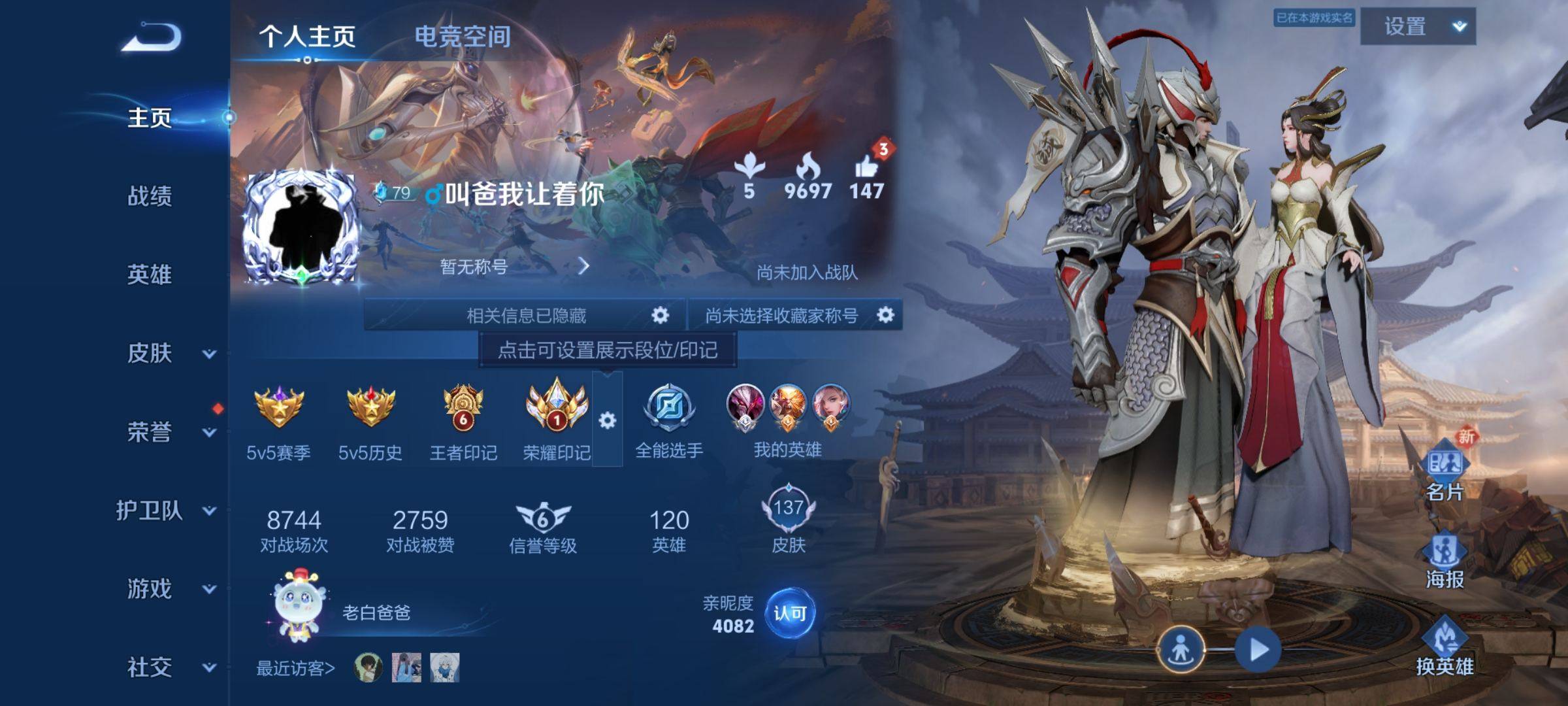
Task: Open the 战绩 menu entry
Action: coord(150,195)
